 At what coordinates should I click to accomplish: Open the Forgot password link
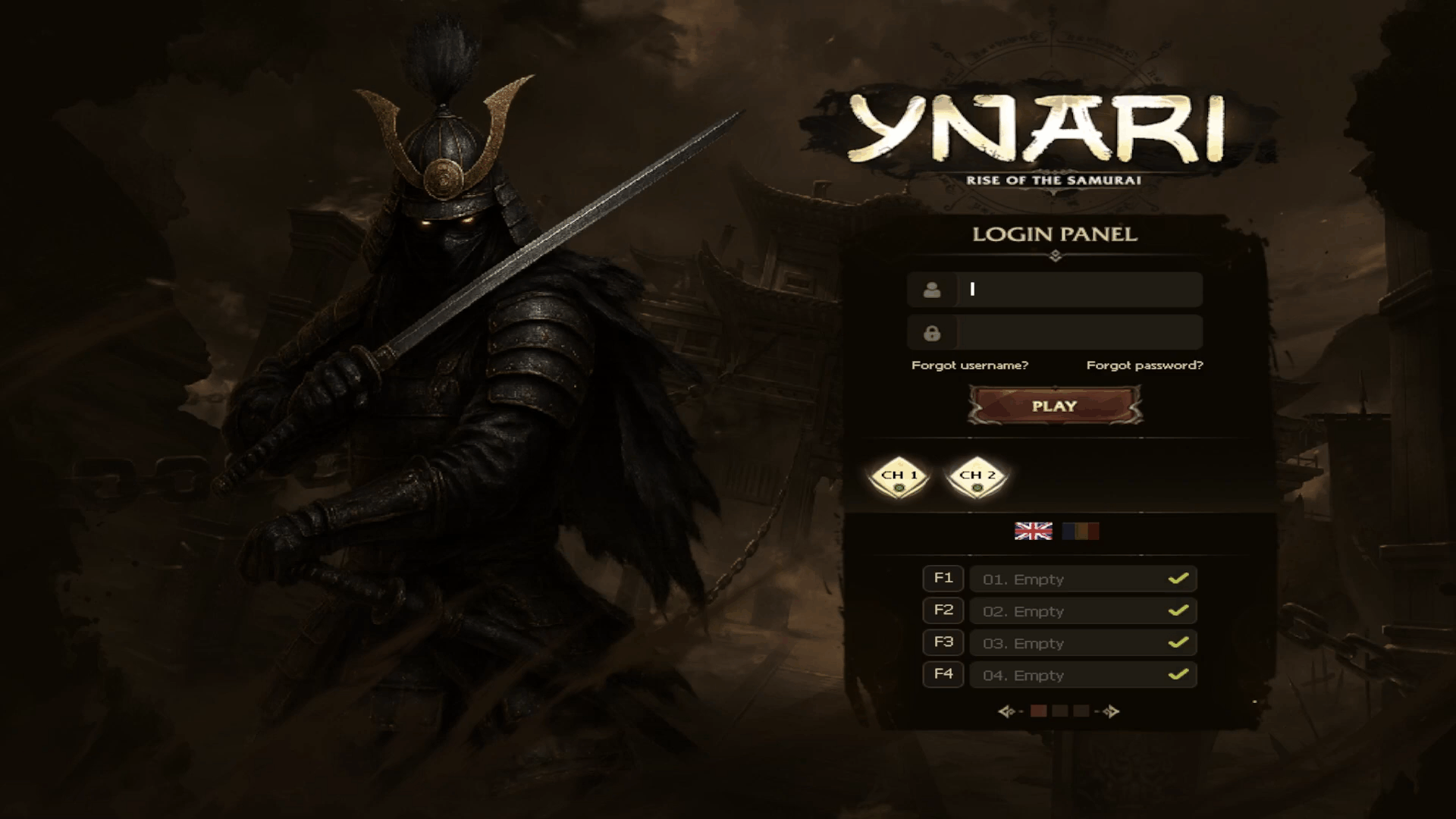[1144, 366]
